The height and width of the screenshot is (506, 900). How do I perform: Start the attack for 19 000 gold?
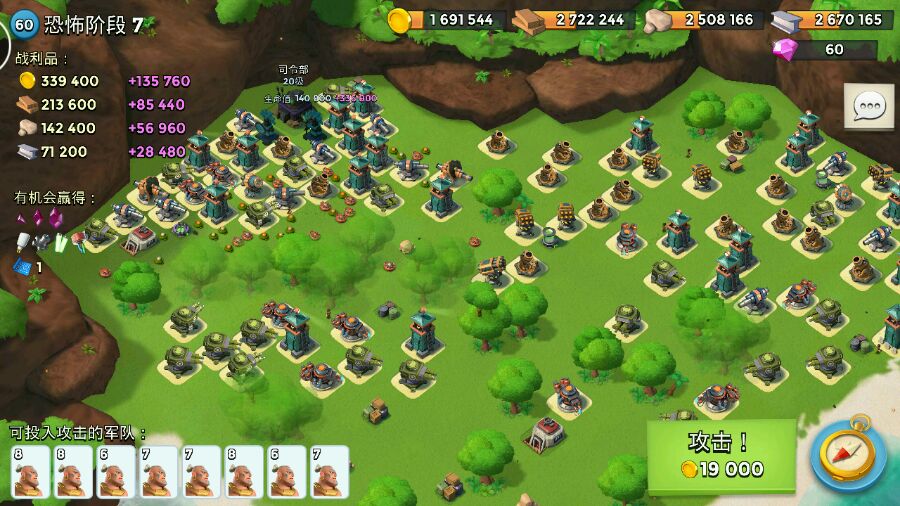coord(721,455)
